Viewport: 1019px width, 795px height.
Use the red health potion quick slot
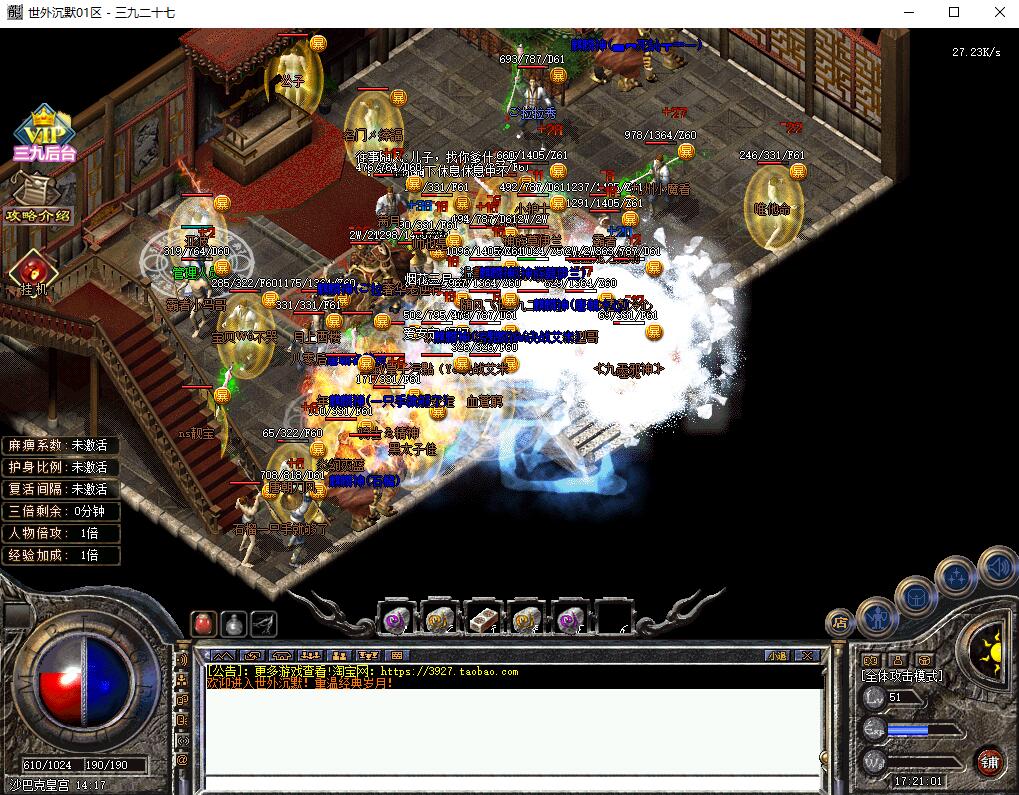[204, 624]
